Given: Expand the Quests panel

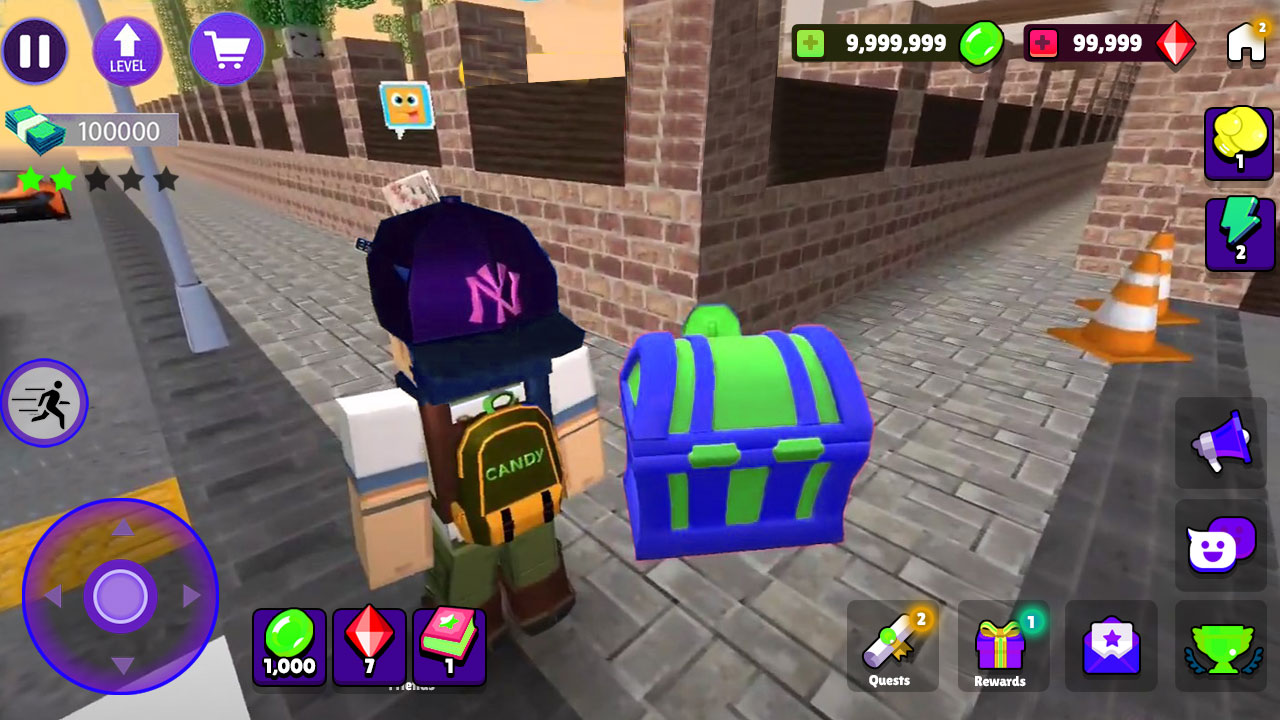Looking at the screenshot, I should click(893, 646).
